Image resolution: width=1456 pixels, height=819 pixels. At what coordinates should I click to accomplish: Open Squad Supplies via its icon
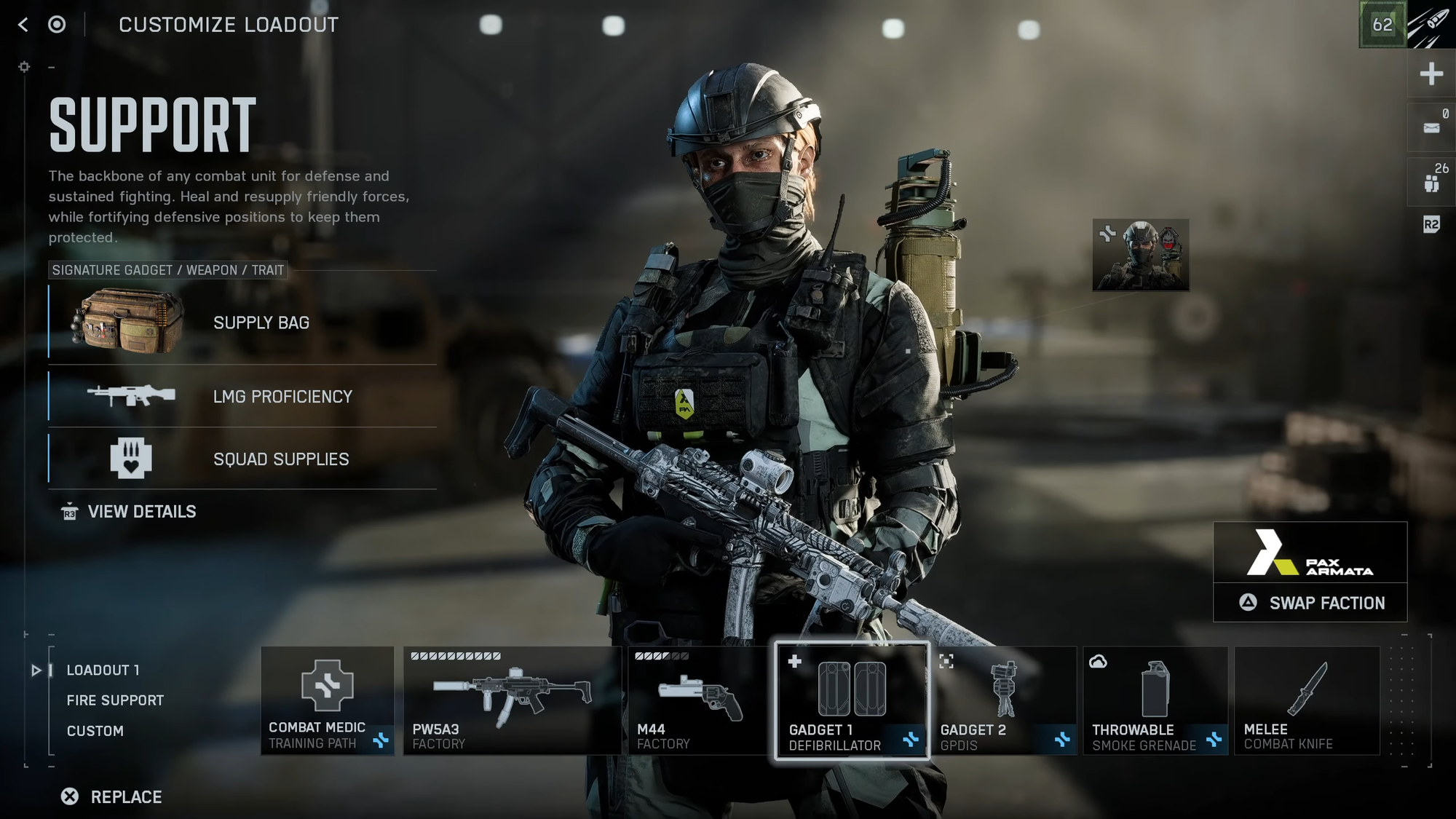point(131,459)
